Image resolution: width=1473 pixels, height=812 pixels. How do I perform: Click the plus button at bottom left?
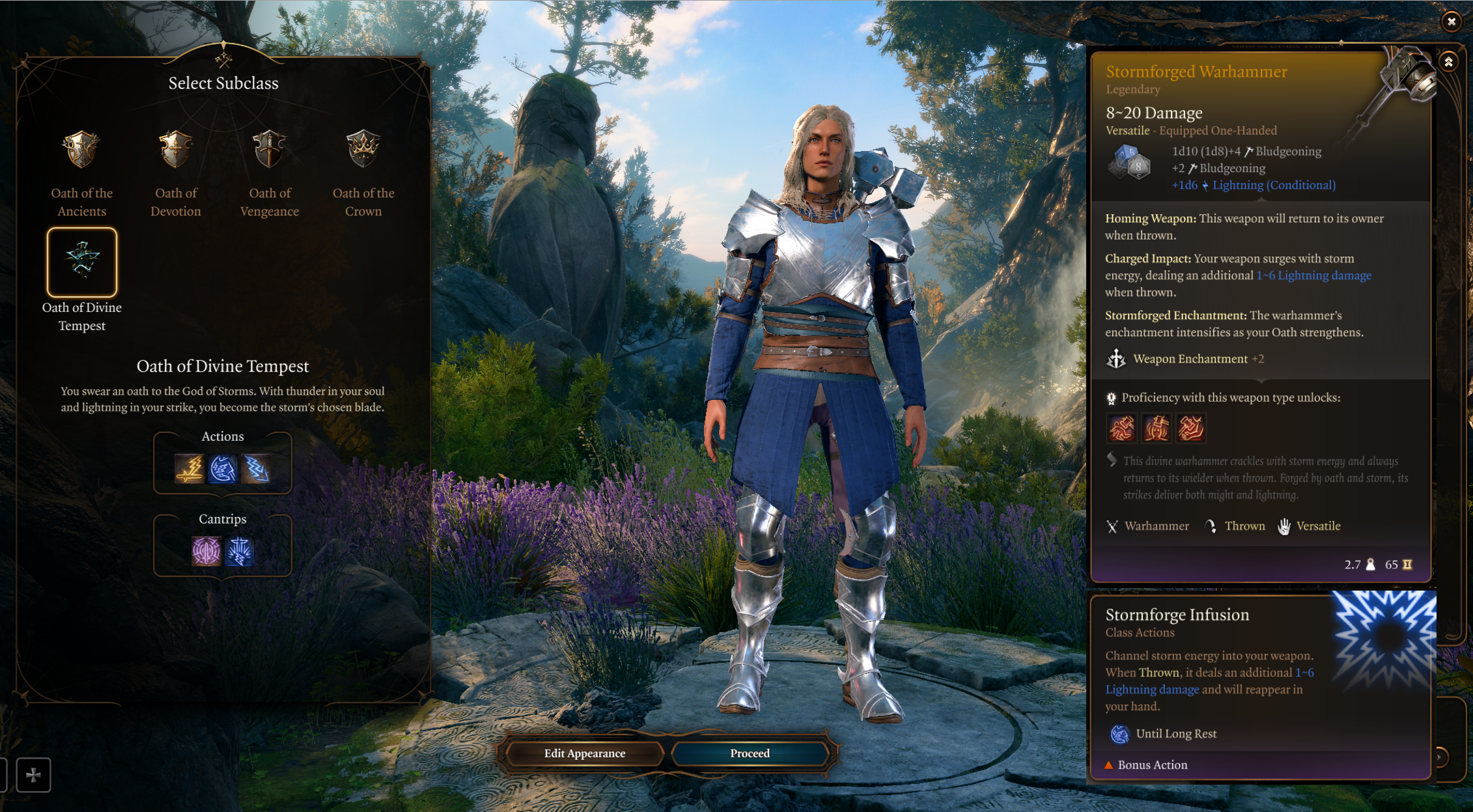[x=33, y=775]
